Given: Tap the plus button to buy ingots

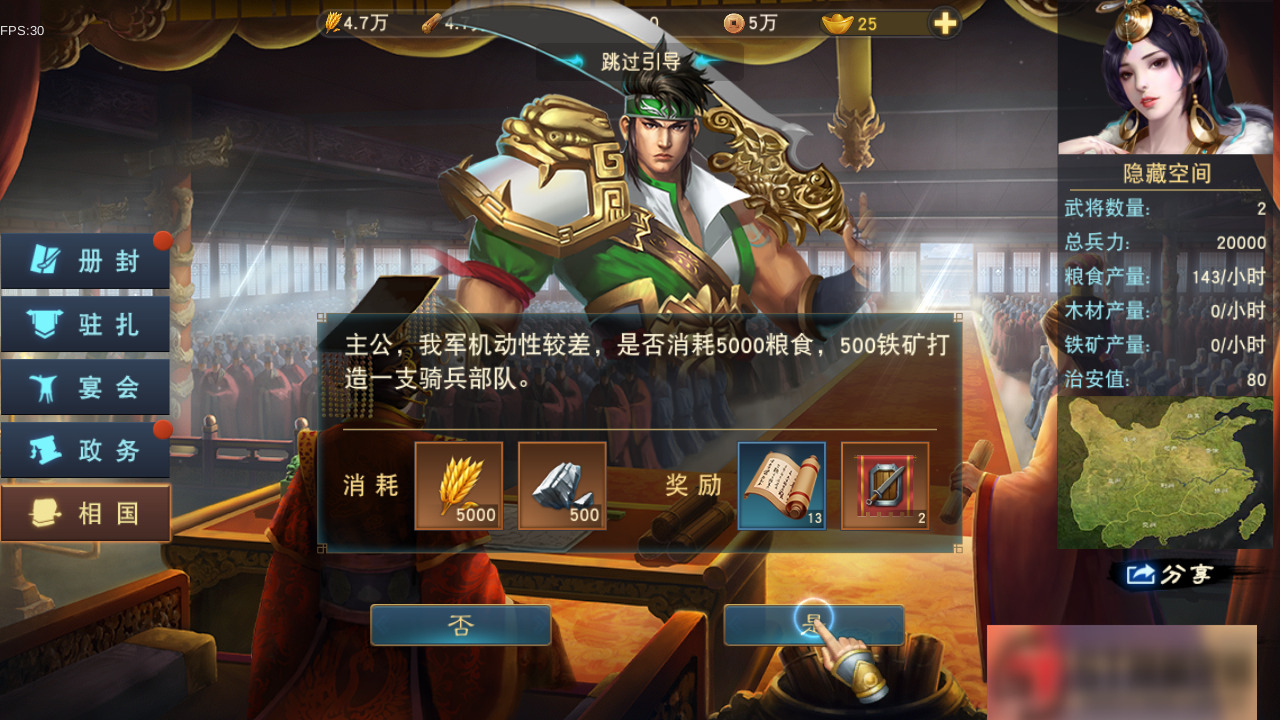Looking at the screenshot, I should (943, 21).
